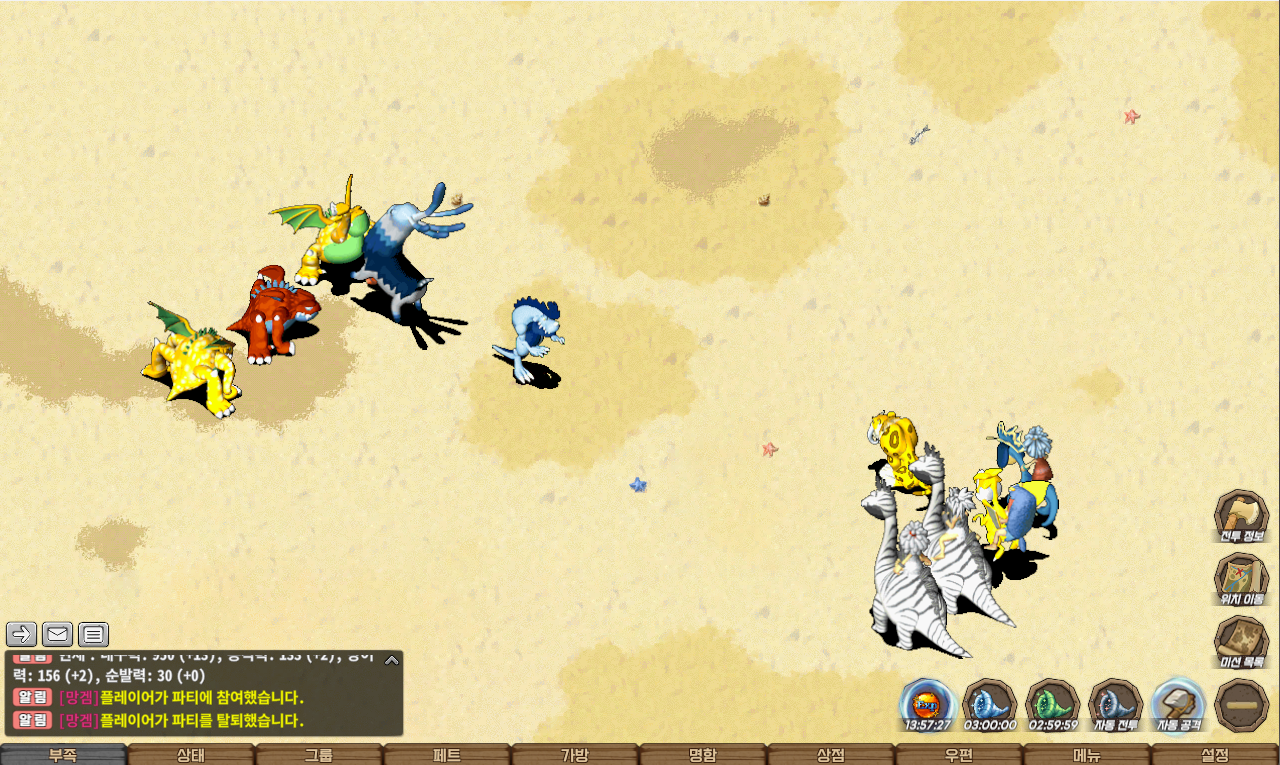1280x765 pixels.
Task: Show the 미션 목록 scroll icon
Action: (x=1241, y=642)
